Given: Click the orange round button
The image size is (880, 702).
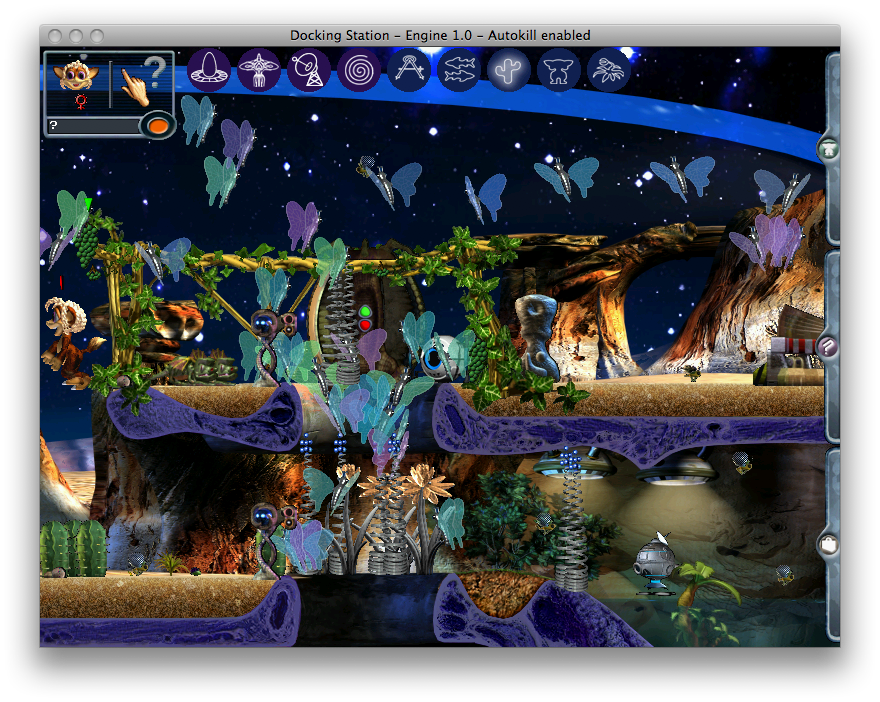Looking at the screenshot, I should pos(157,126).
